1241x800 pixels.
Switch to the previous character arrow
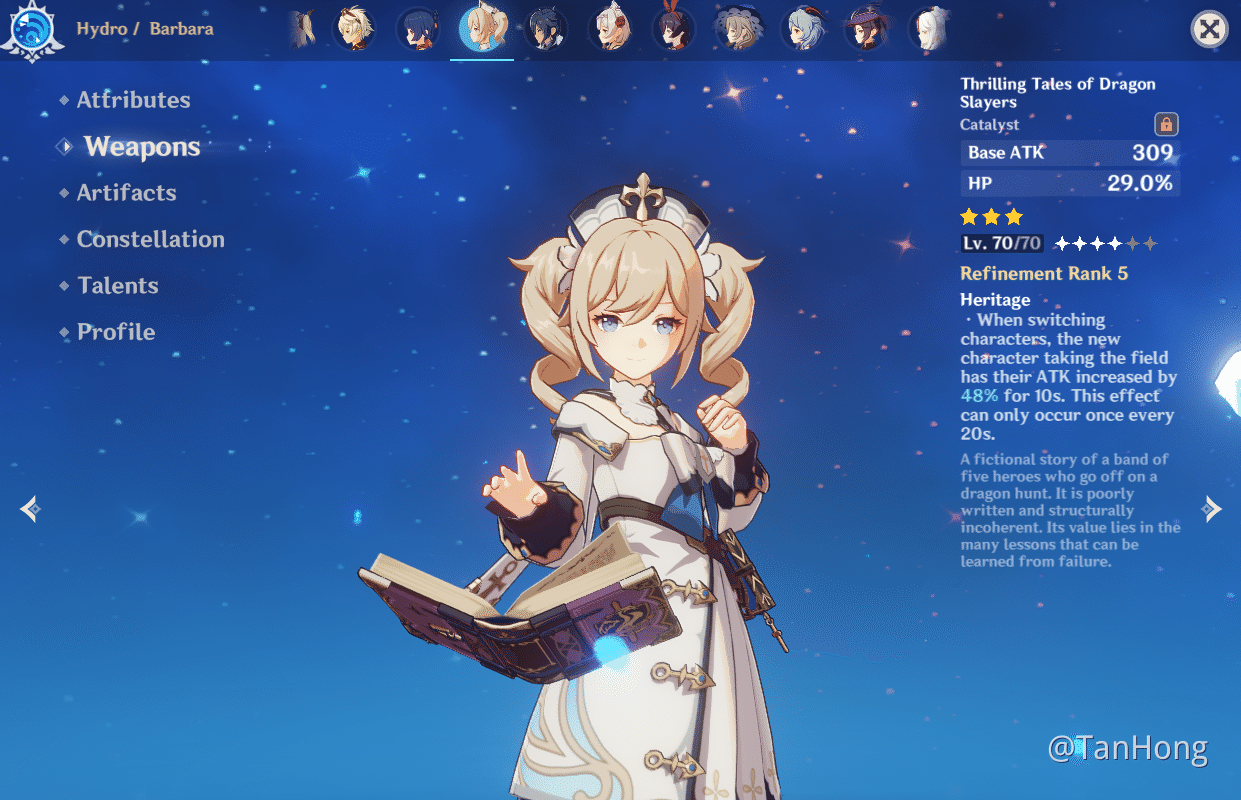click(x=30, y=509)
